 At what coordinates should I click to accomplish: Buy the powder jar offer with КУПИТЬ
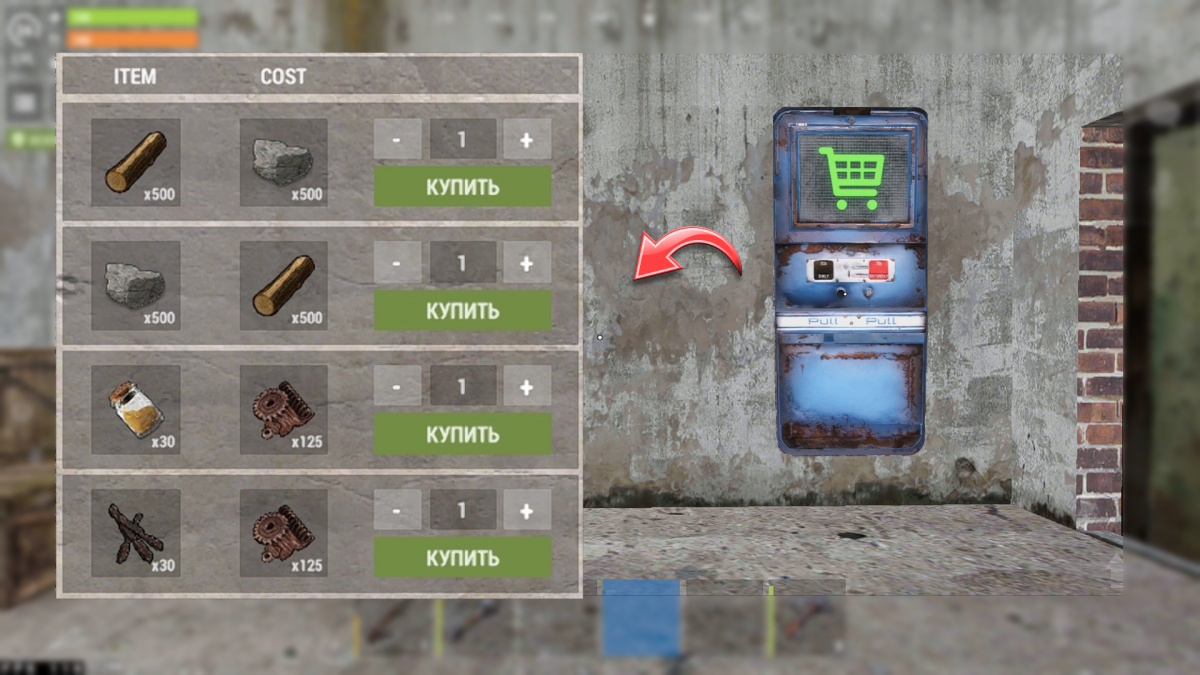click(462, 435)
